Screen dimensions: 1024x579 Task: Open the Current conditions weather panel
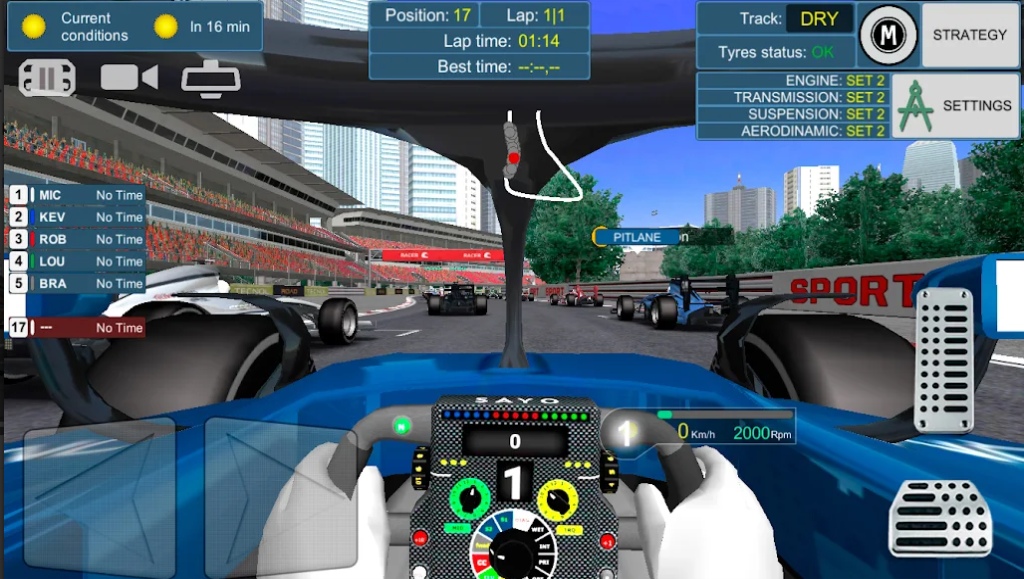tap(135, 26)
